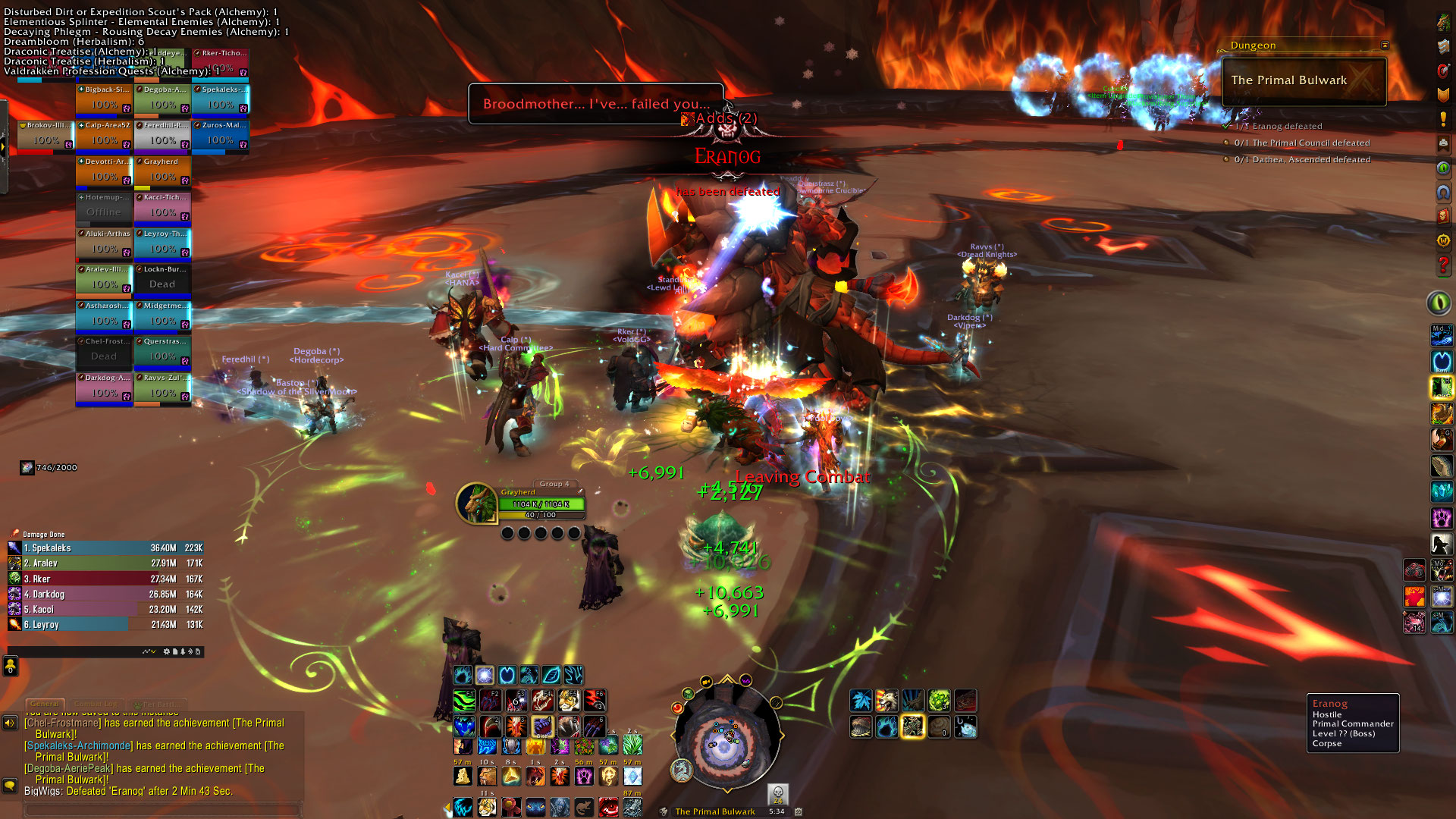Open the Spekaleks damage meter row
The image size is (1456, 819).
[105, 548]
